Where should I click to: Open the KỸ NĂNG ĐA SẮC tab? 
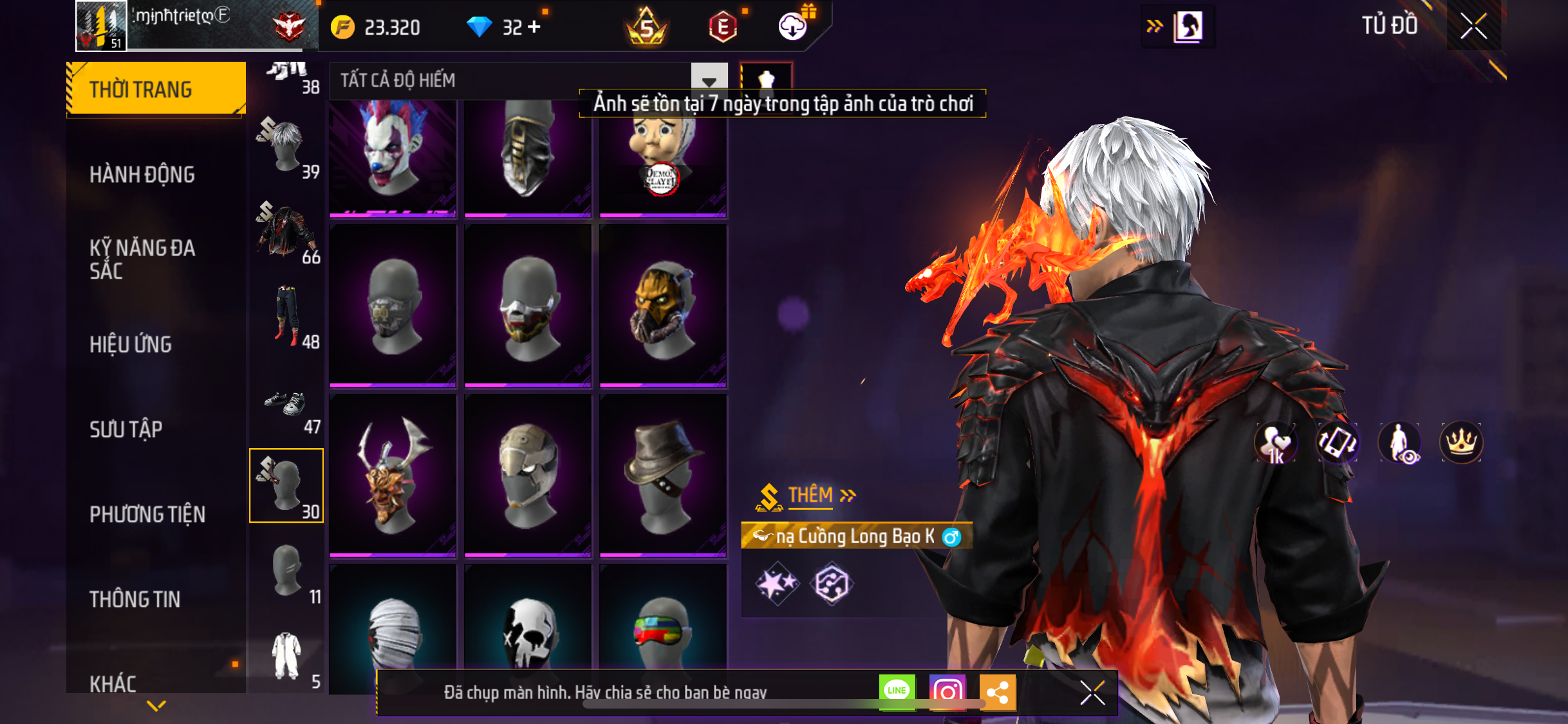pyautogui.click(x=142, y=259)
